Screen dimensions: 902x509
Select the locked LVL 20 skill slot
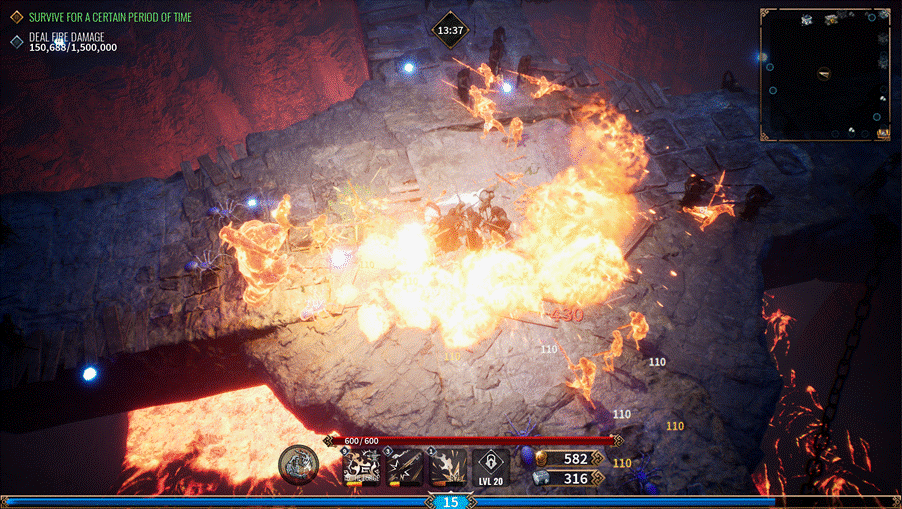[x=491, y=466]
